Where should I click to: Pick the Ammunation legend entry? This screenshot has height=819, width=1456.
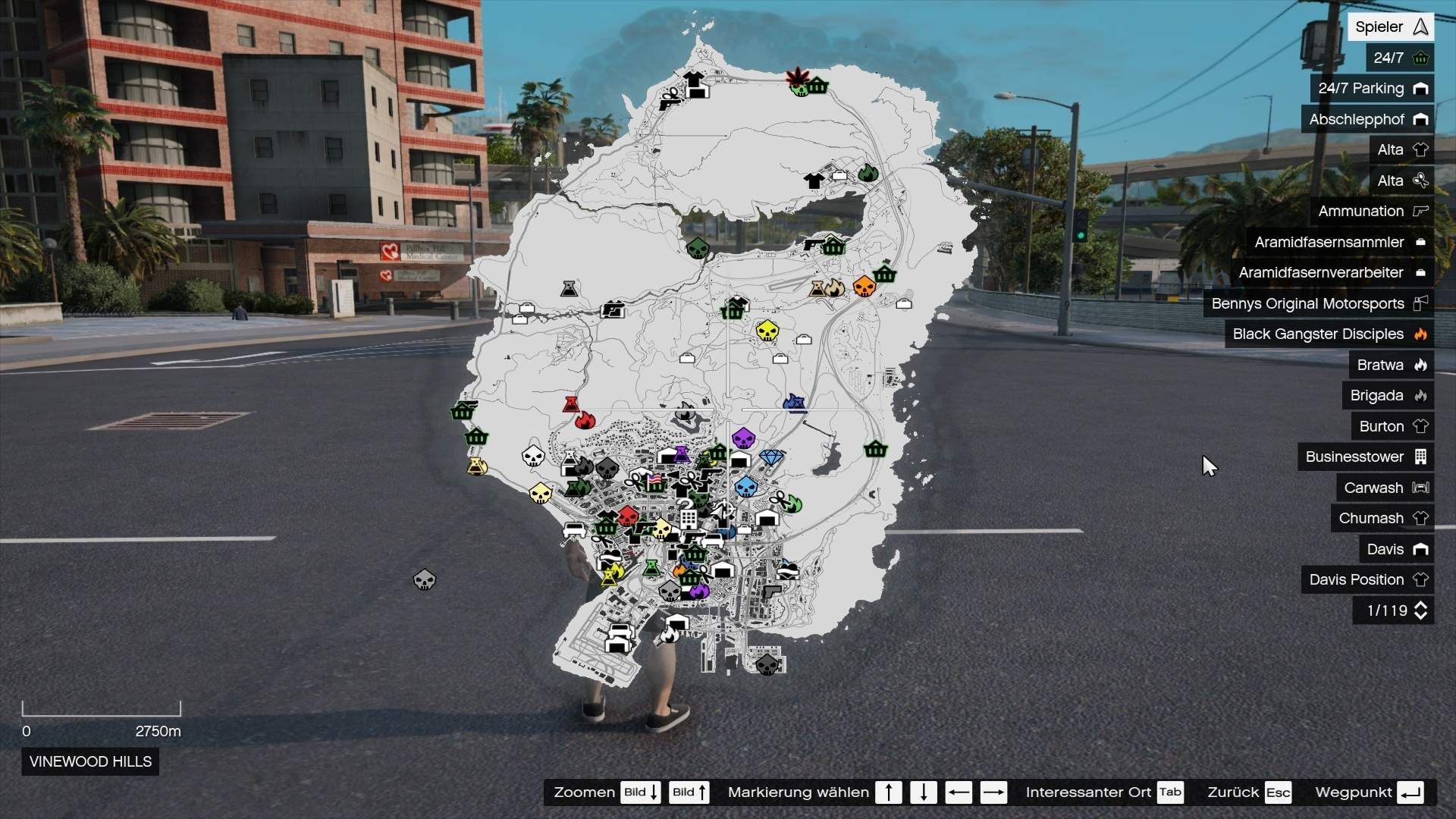1372,212
